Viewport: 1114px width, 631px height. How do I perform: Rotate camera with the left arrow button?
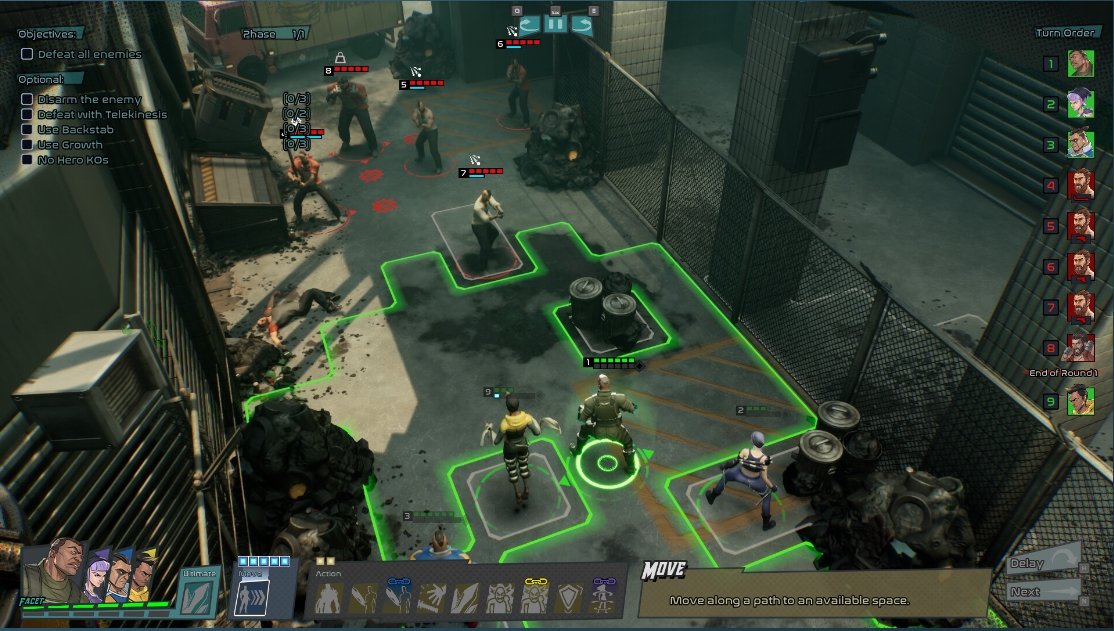click(529, 25)
